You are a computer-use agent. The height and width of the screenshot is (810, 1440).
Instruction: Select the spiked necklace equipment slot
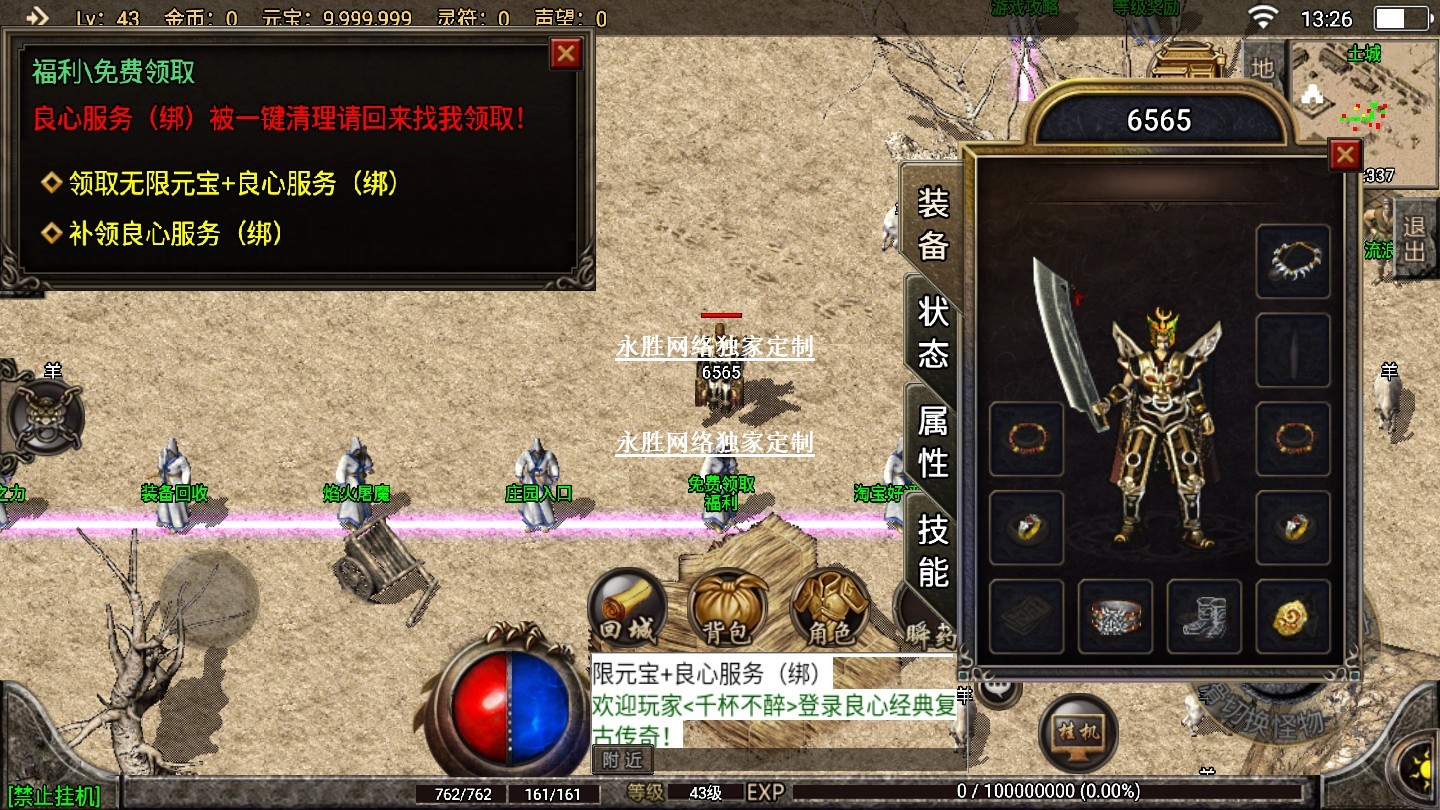coord(1293,261)
